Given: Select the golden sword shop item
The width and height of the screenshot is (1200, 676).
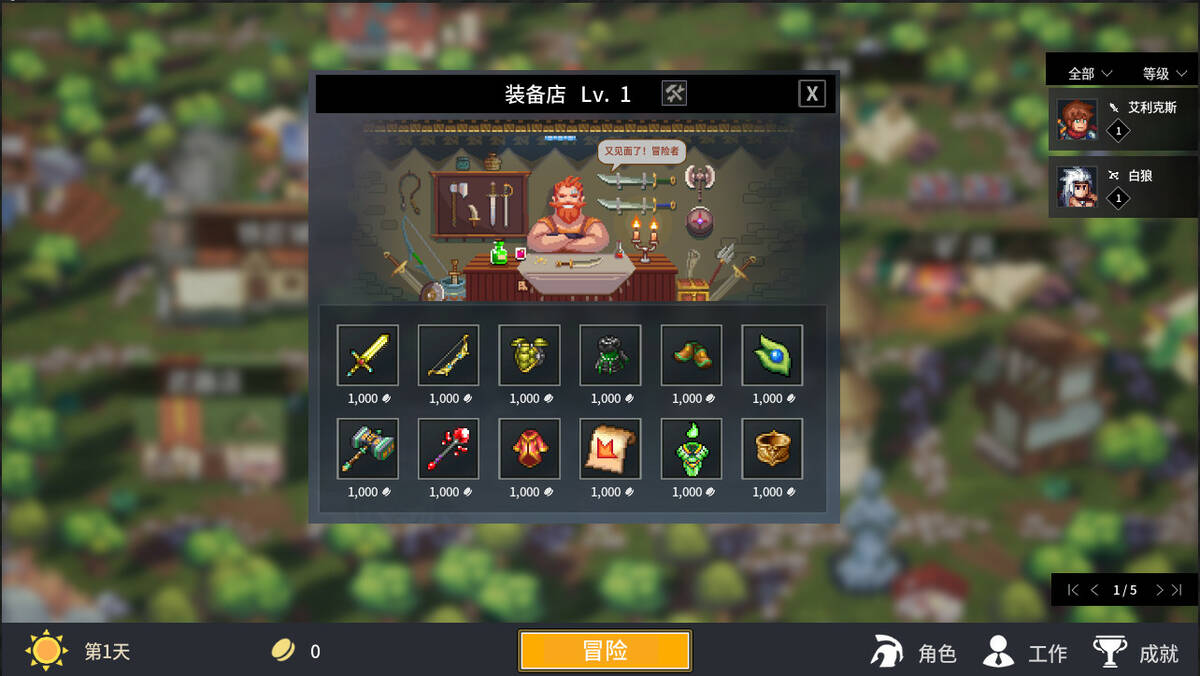Looking at the screenshot, I should pyautogui.click(x=368, y=355).
